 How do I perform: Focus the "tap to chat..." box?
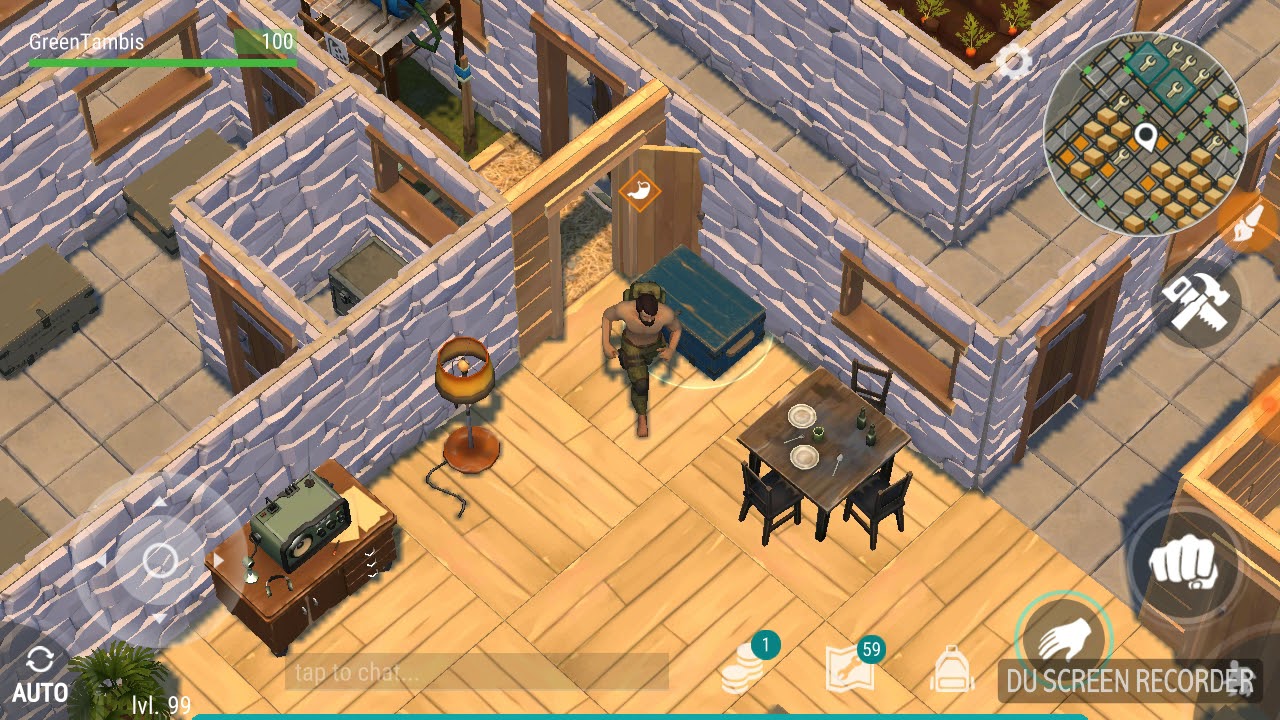(x=477, y=672)
